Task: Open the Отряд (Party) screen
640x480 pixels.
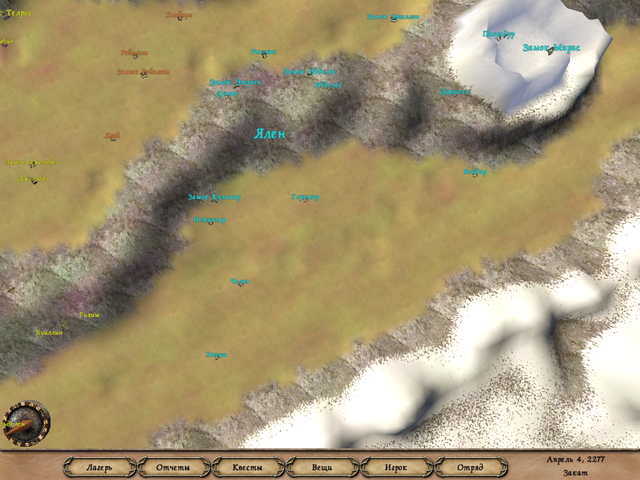Action: pyautogui.click(x=470, y=467)
